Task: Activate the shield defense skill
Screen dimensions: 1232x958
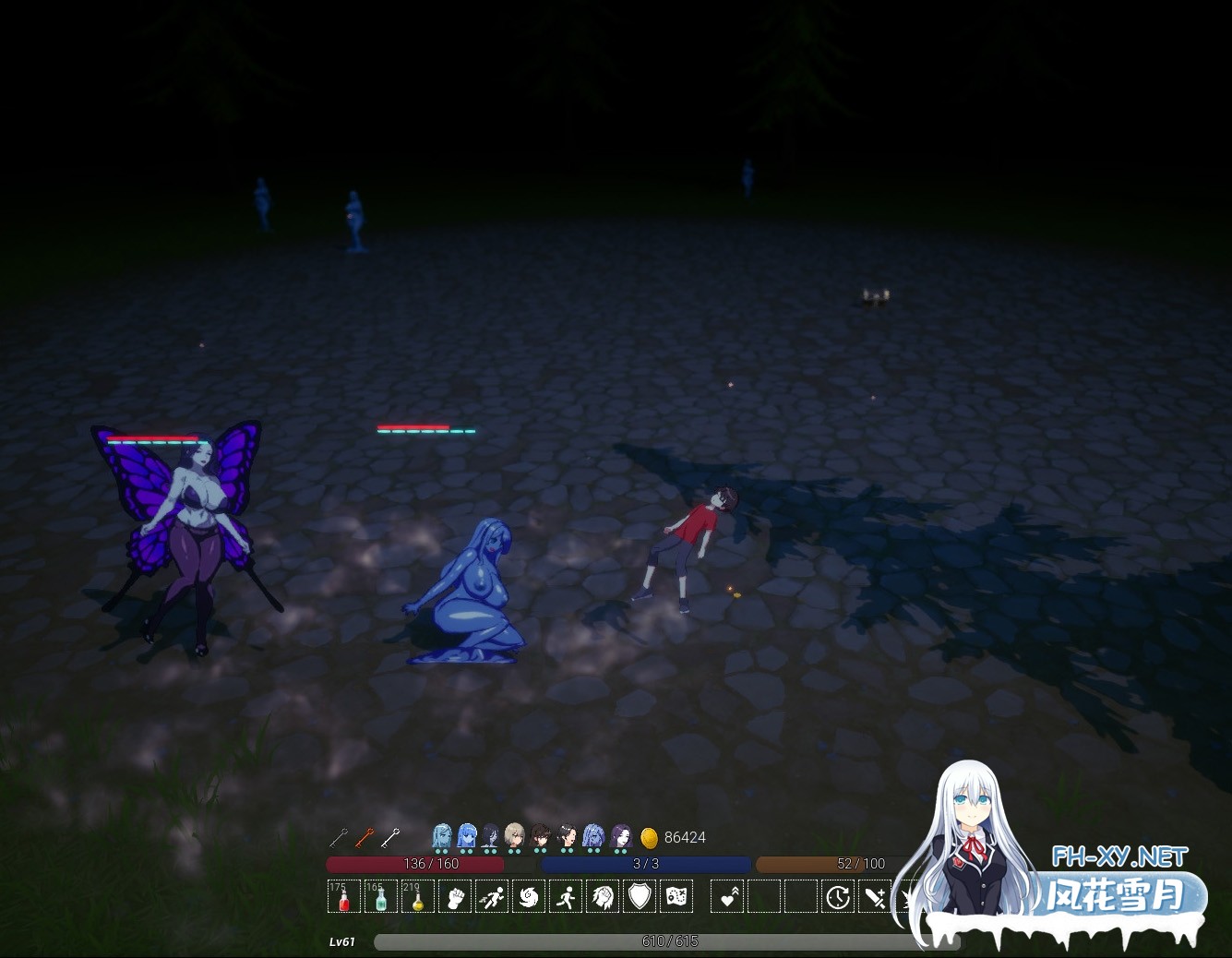Action: (x=640, y=896)
